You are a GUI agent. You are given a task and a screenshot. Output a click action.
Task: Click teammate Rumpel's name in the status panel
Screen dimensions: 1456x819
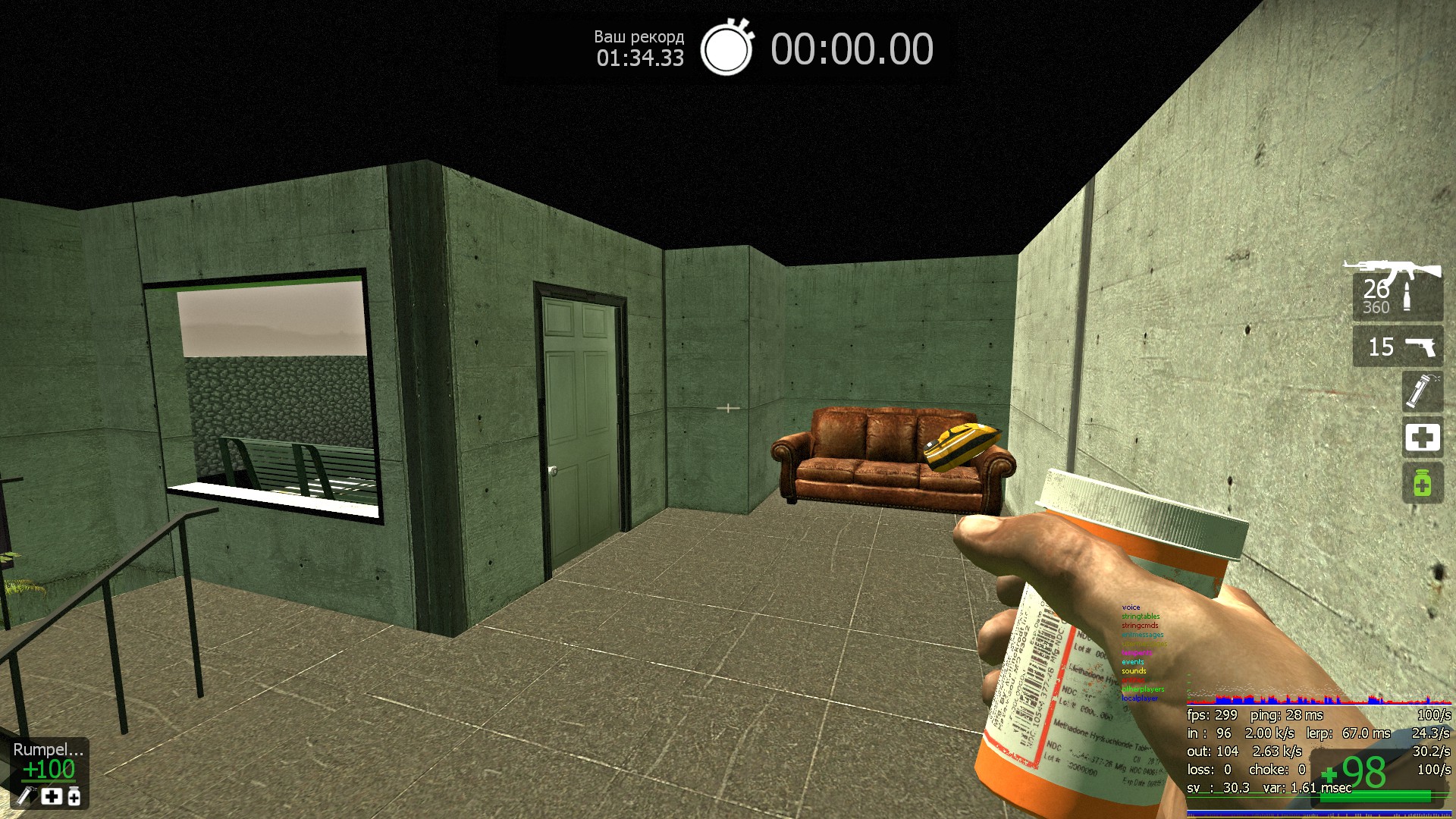[48, 749]
